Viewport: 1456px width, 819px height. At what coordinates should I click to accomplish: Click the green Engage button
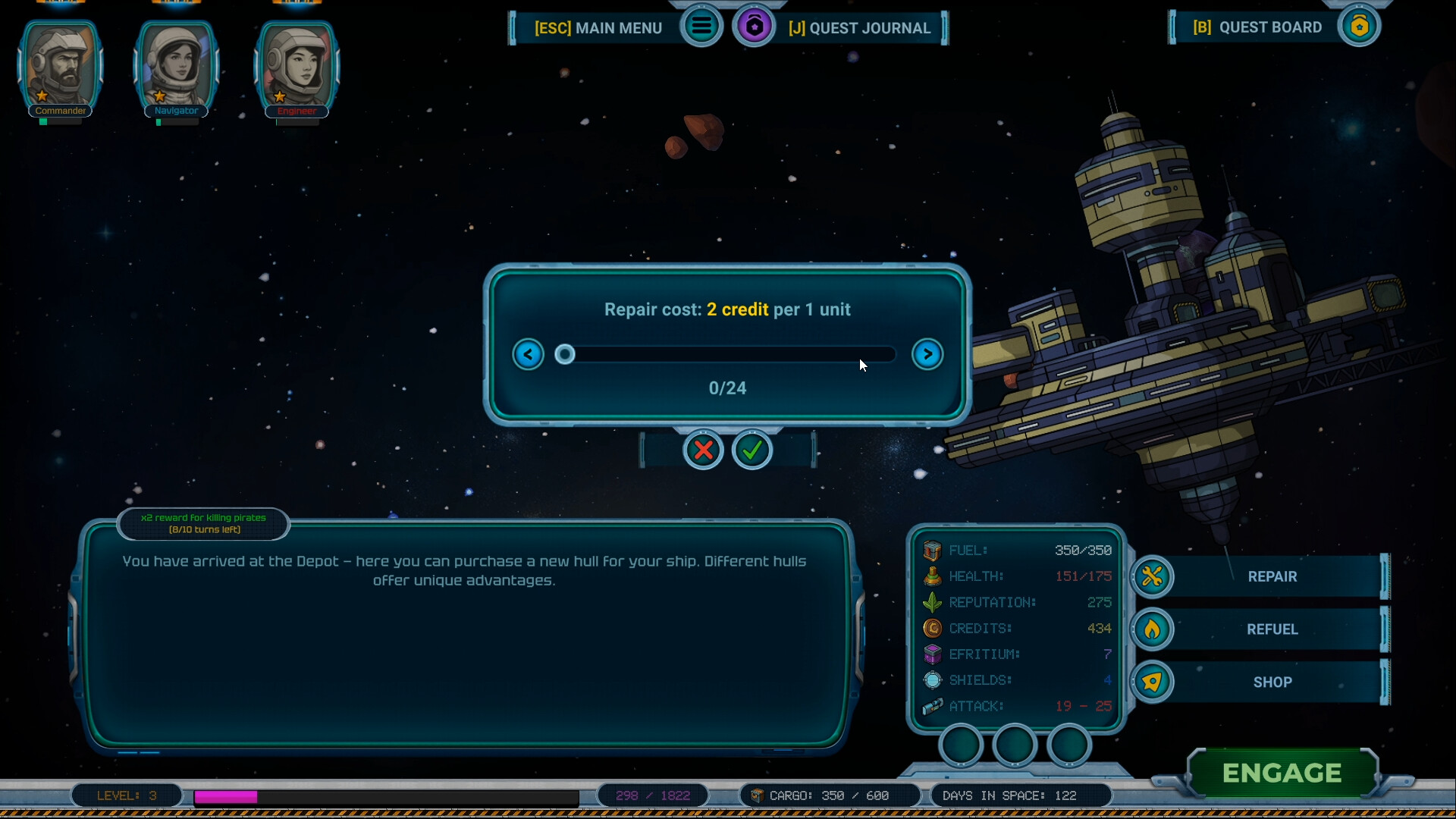pyautogui.click(x=1282, y=773)
